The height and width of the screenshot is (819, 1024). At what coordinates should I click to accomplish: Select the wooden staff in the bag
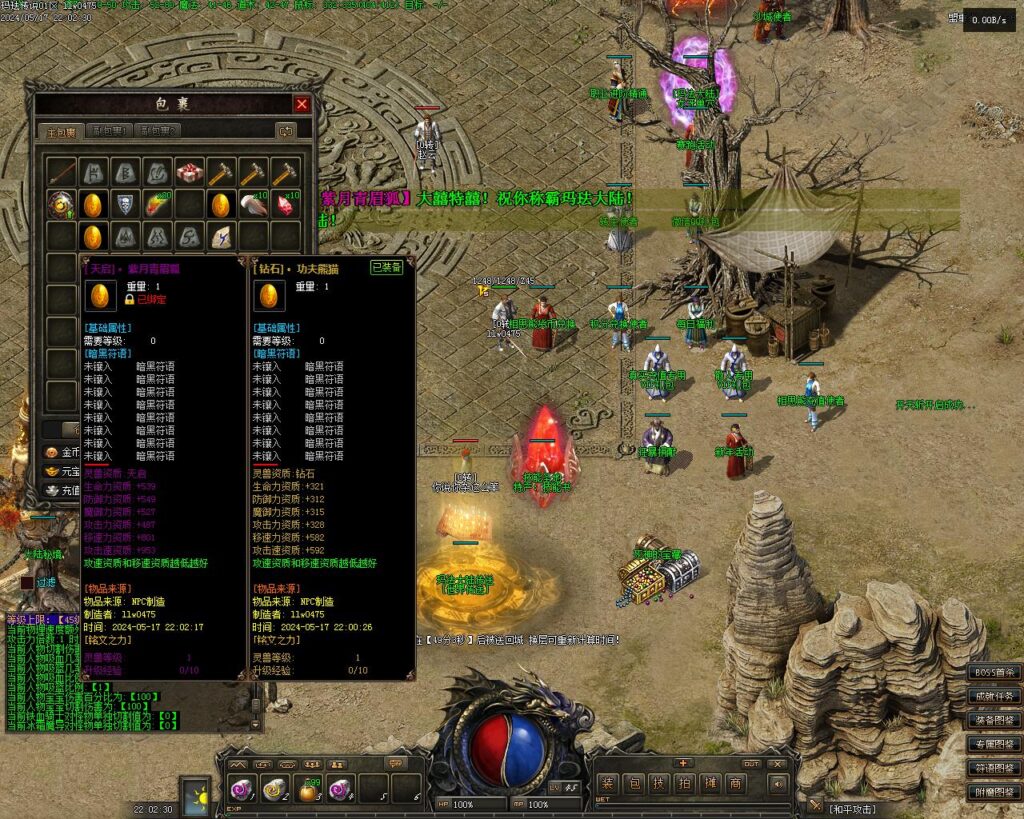point(61,172)
